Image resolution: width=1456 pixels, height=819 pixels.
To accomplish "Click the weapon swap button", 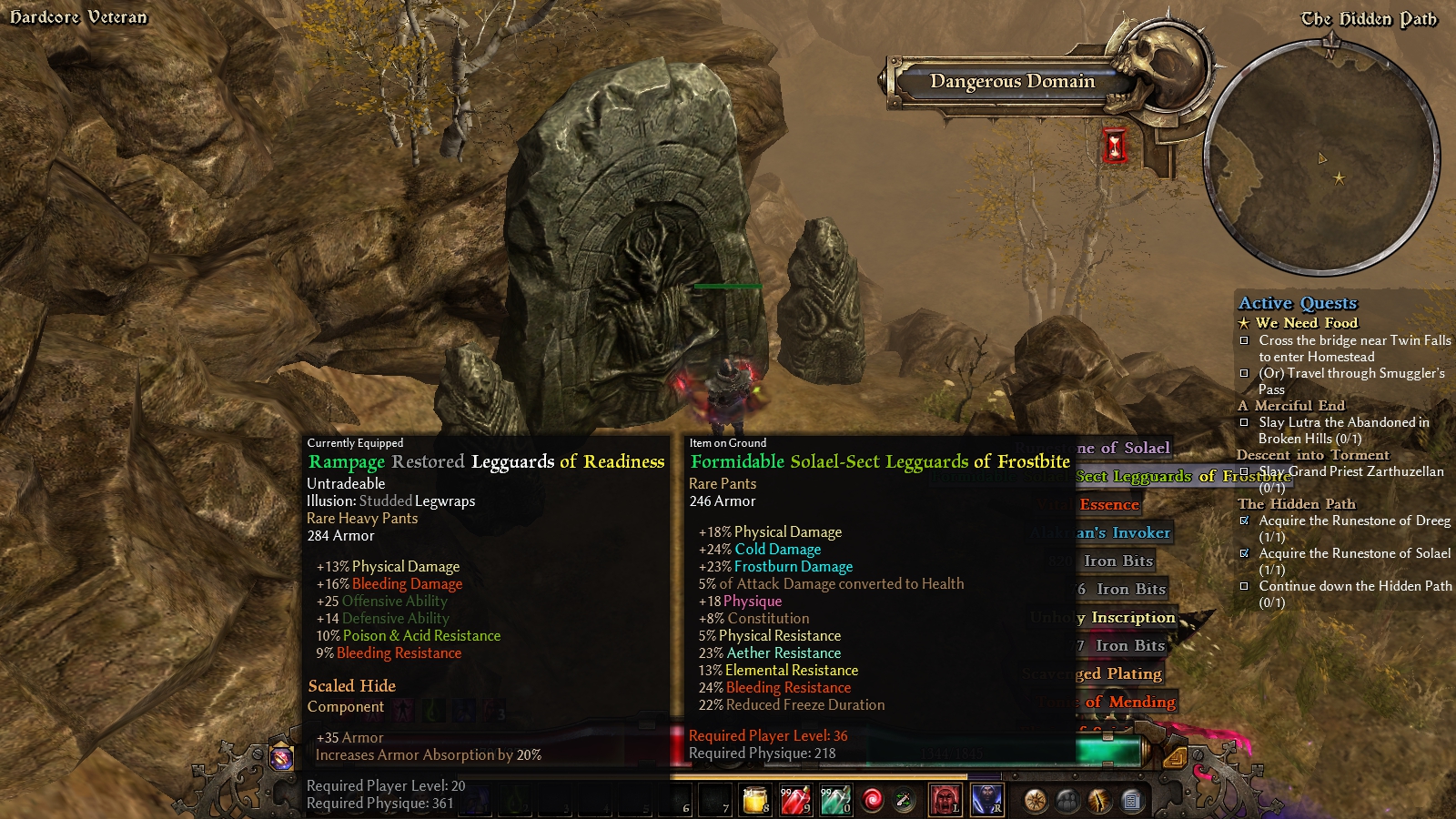I will coord(905,800).
